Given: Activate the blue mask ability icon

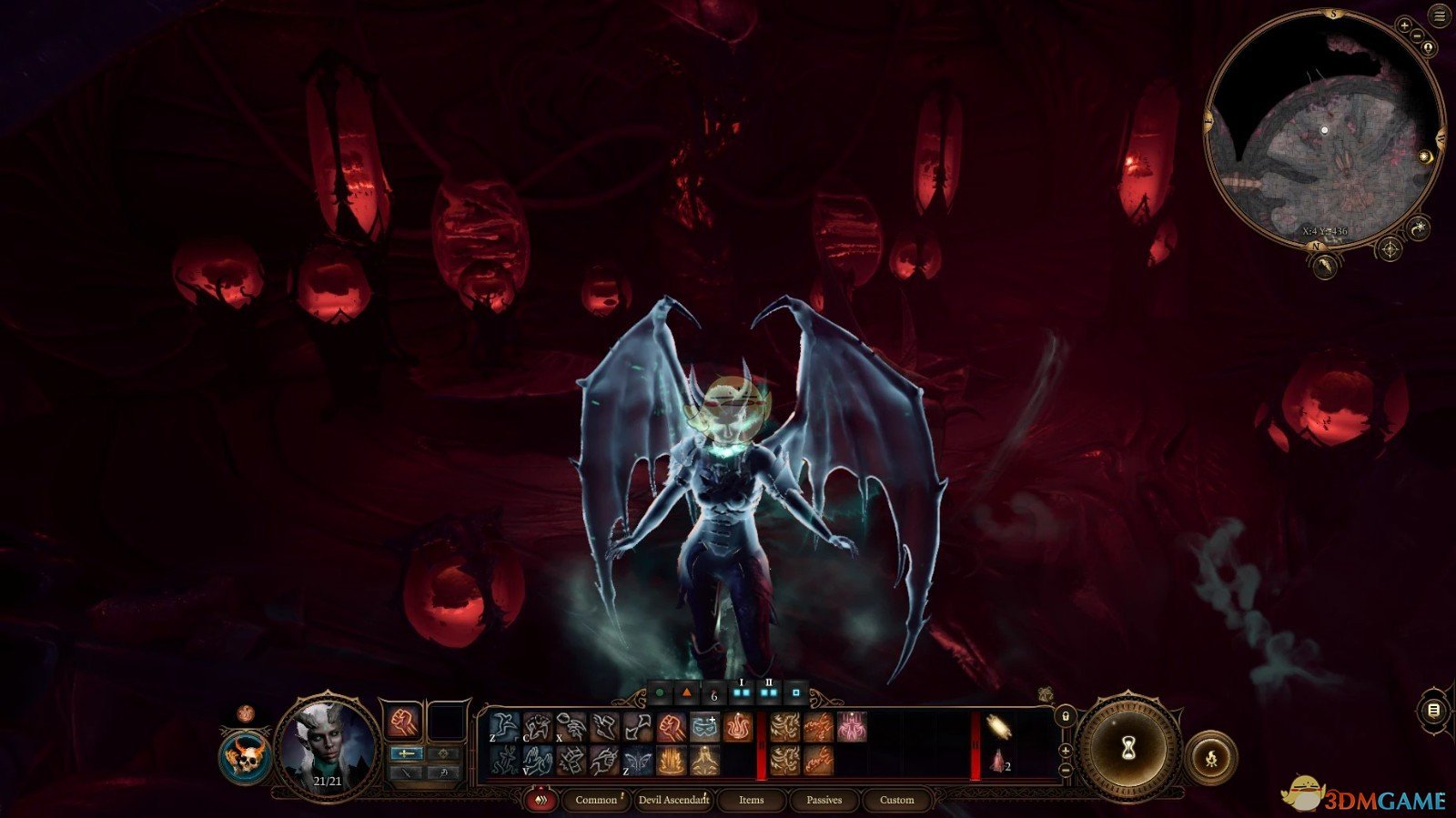Looking at the screenshot, I should click(704, 727).
